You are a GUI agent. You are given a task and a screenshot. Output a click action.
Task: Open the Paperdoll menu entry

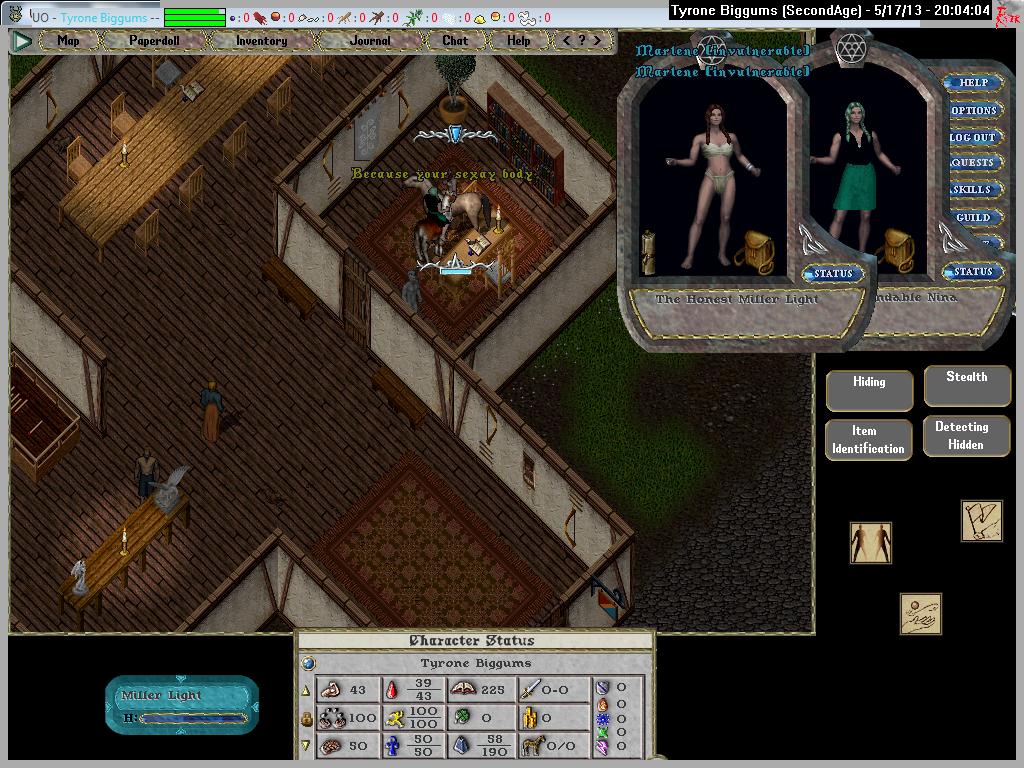pos(152,41)
